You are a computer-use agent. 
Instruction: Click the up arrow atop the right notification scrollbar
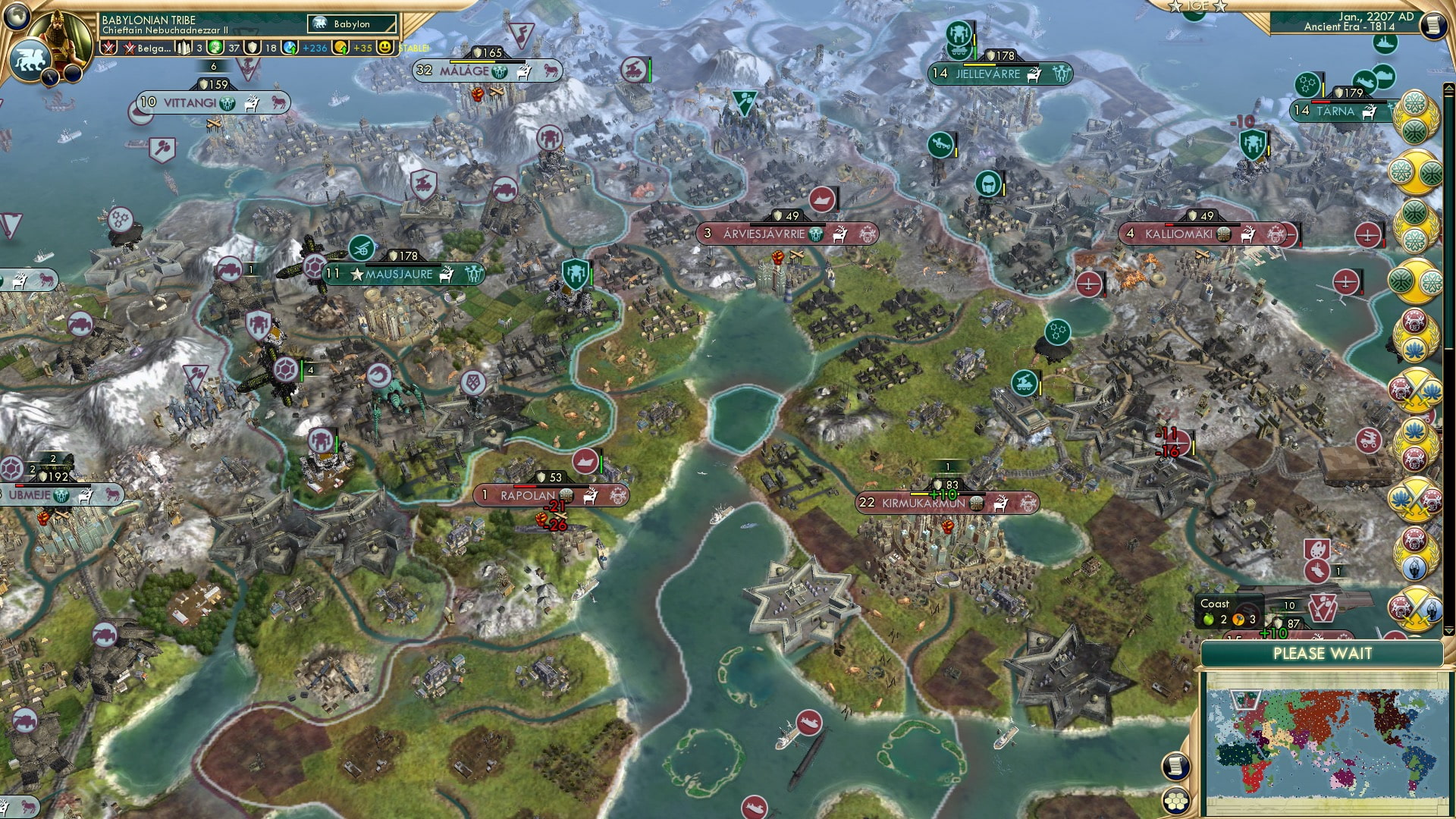[x=1448, y=87]
